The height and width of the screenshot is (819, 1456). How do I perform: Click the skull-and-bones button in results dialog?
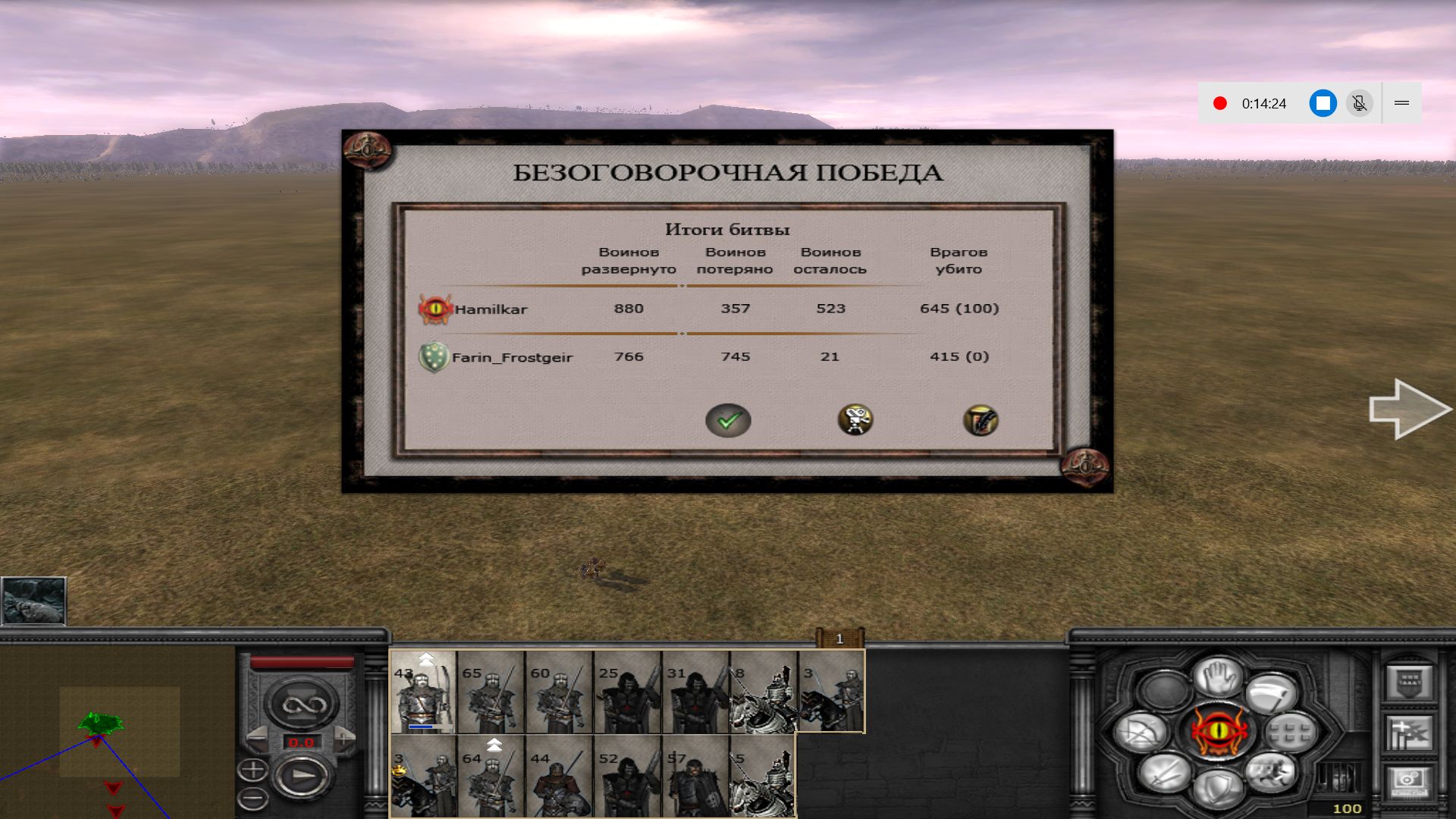(855, 420)
